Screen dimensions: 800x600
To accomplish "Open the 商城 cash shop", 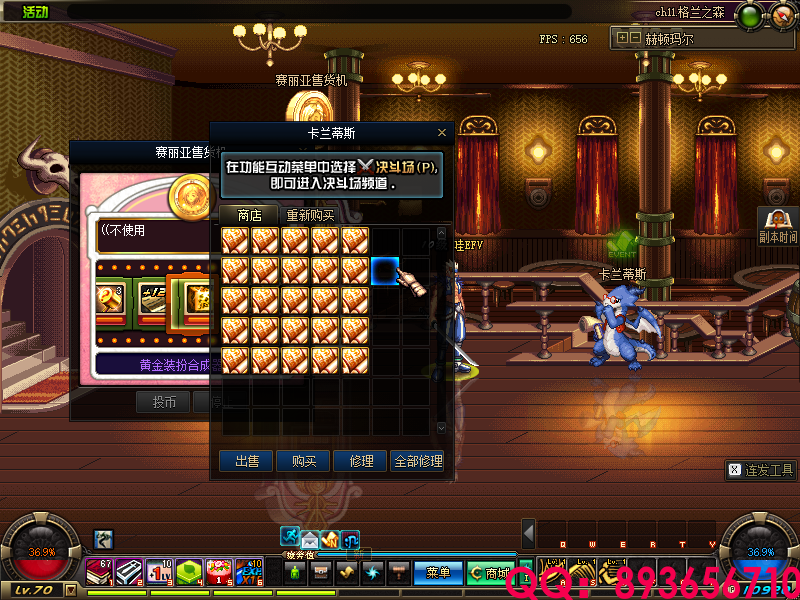I will click(x=489, y=573).
